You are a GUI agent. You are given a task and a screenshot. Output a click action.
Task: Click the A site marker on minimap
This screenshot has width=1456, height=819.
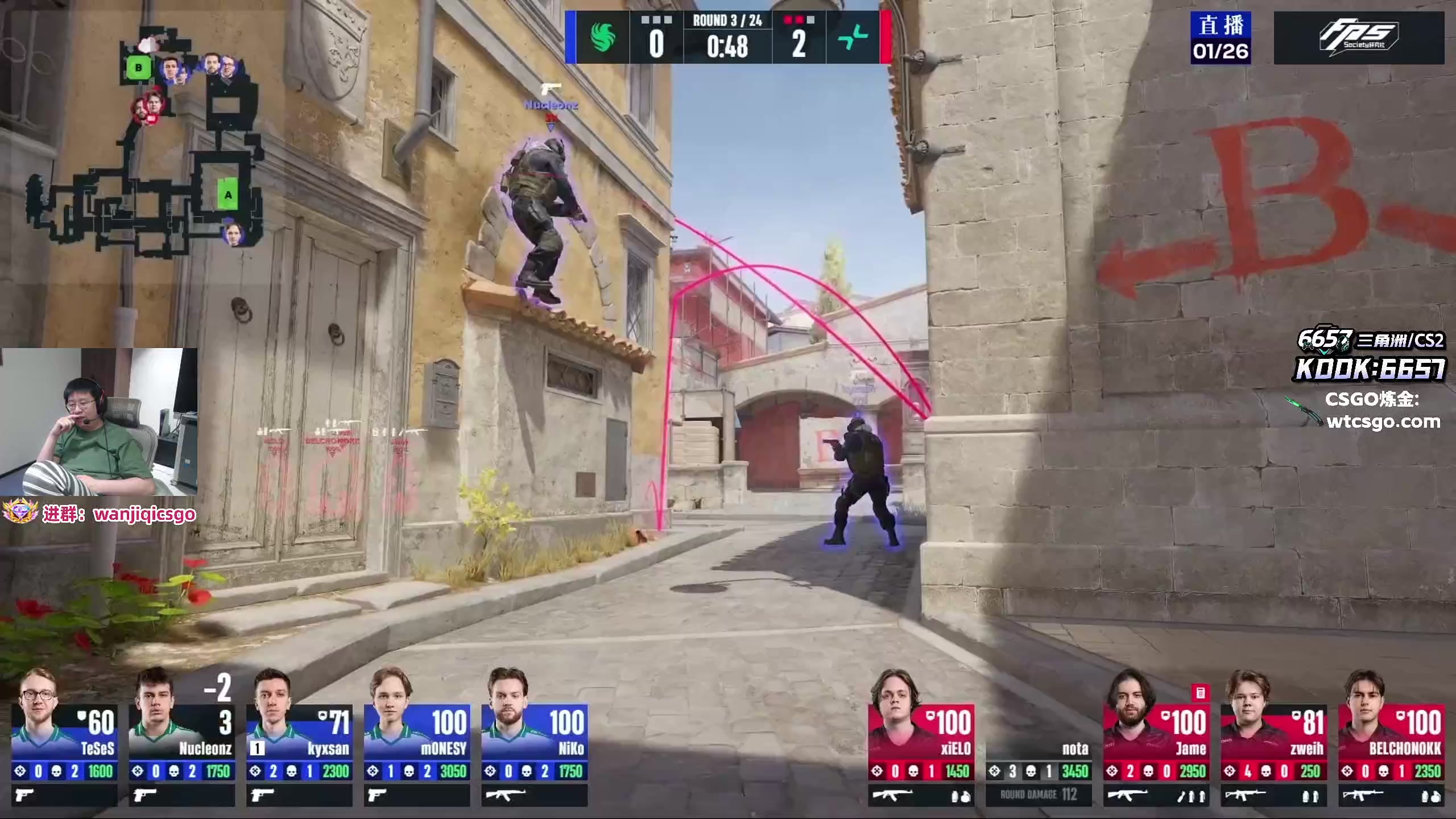click(228, 195)
